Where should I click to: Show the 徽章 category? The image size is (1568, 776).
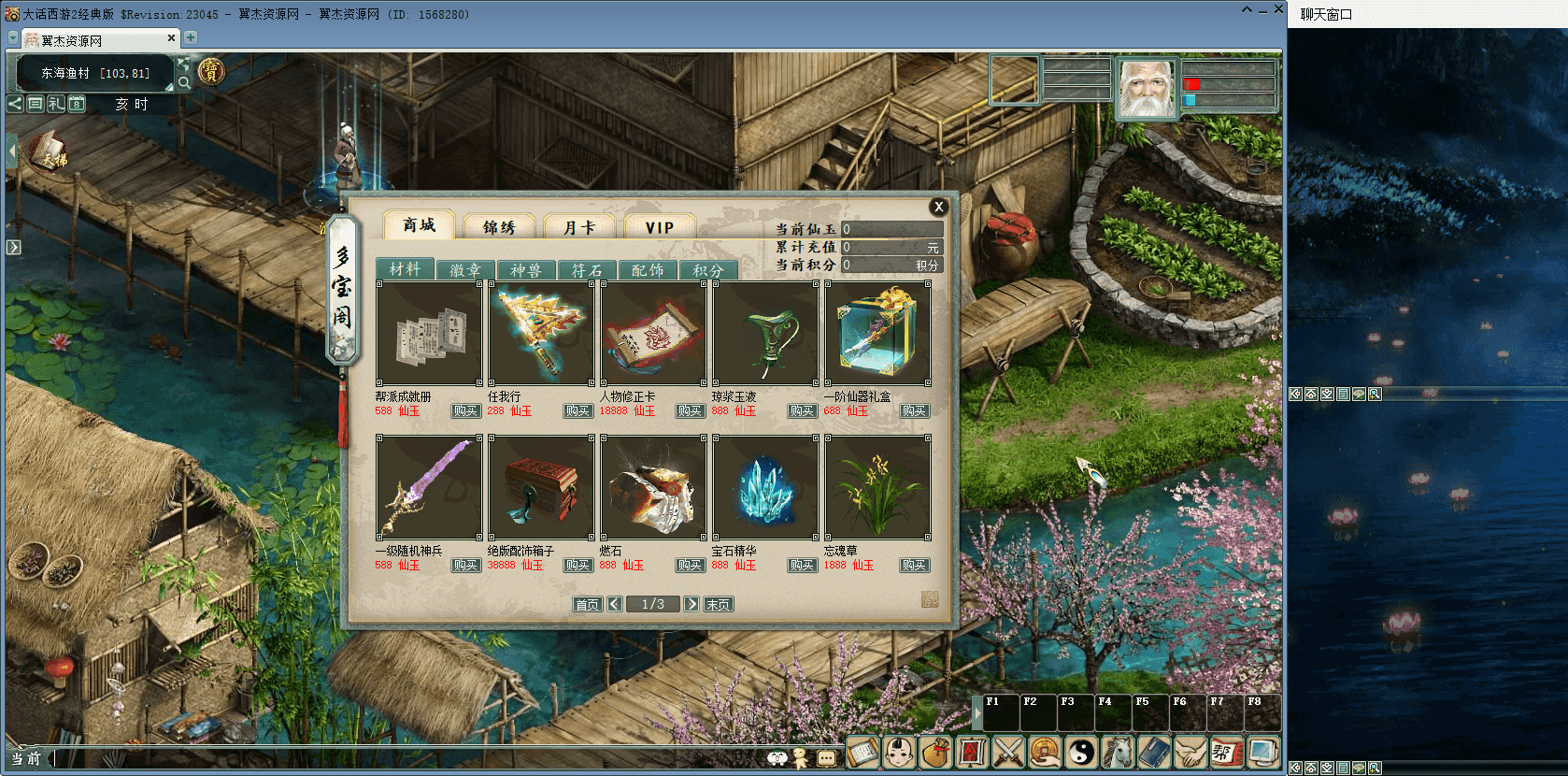click(x=465, y=270)
